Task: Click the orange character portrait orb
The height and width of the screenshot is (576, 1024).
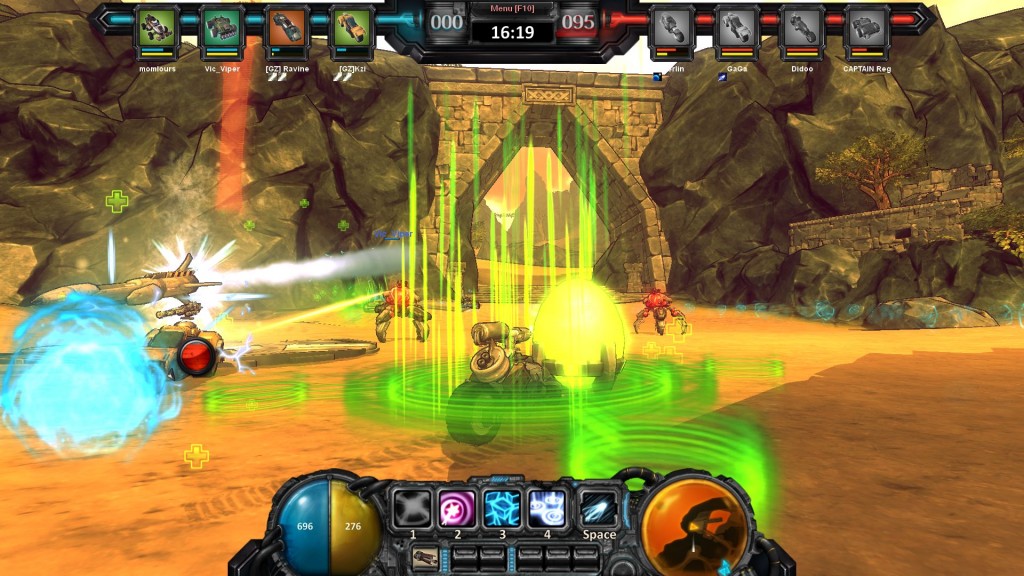Action: [692, 525]
